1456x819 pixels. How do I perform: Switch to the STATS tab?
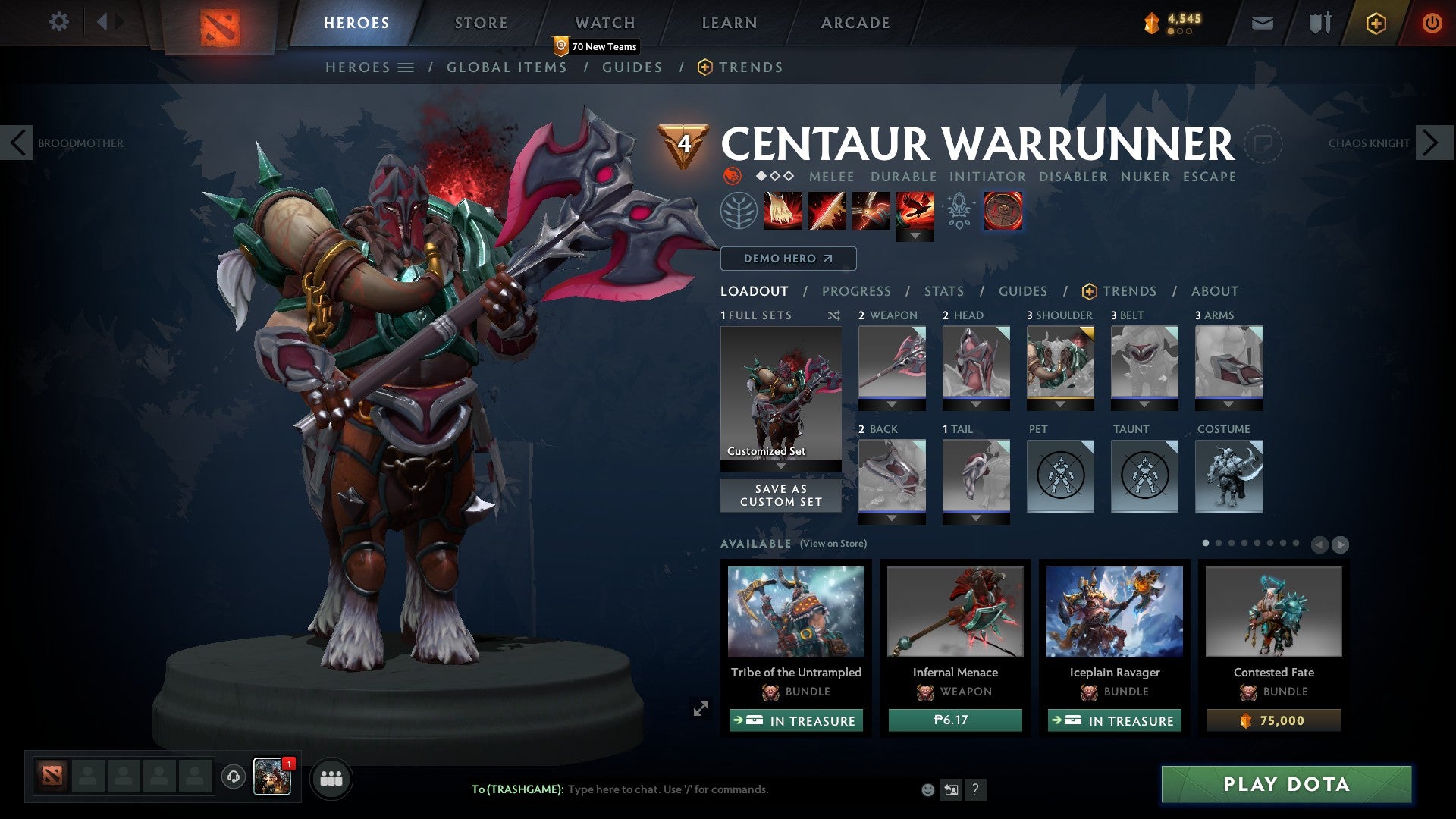943,290
